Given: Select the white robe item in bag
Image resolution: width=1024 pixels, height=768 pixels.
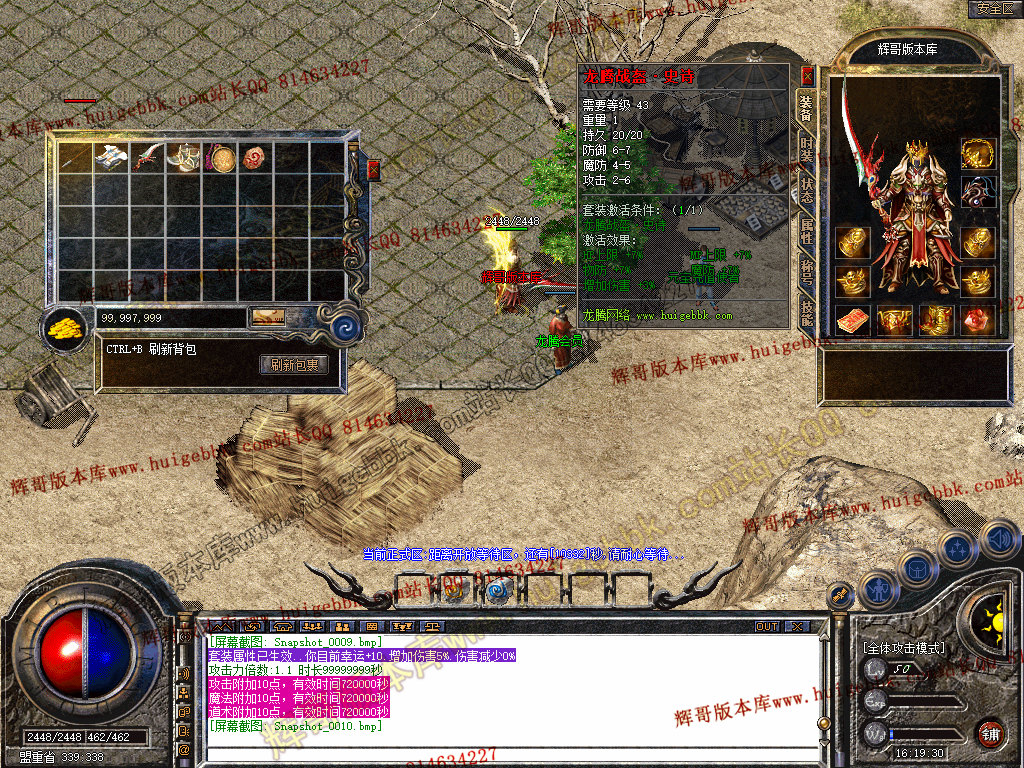Looking at the screenshot, I should 111,158.
